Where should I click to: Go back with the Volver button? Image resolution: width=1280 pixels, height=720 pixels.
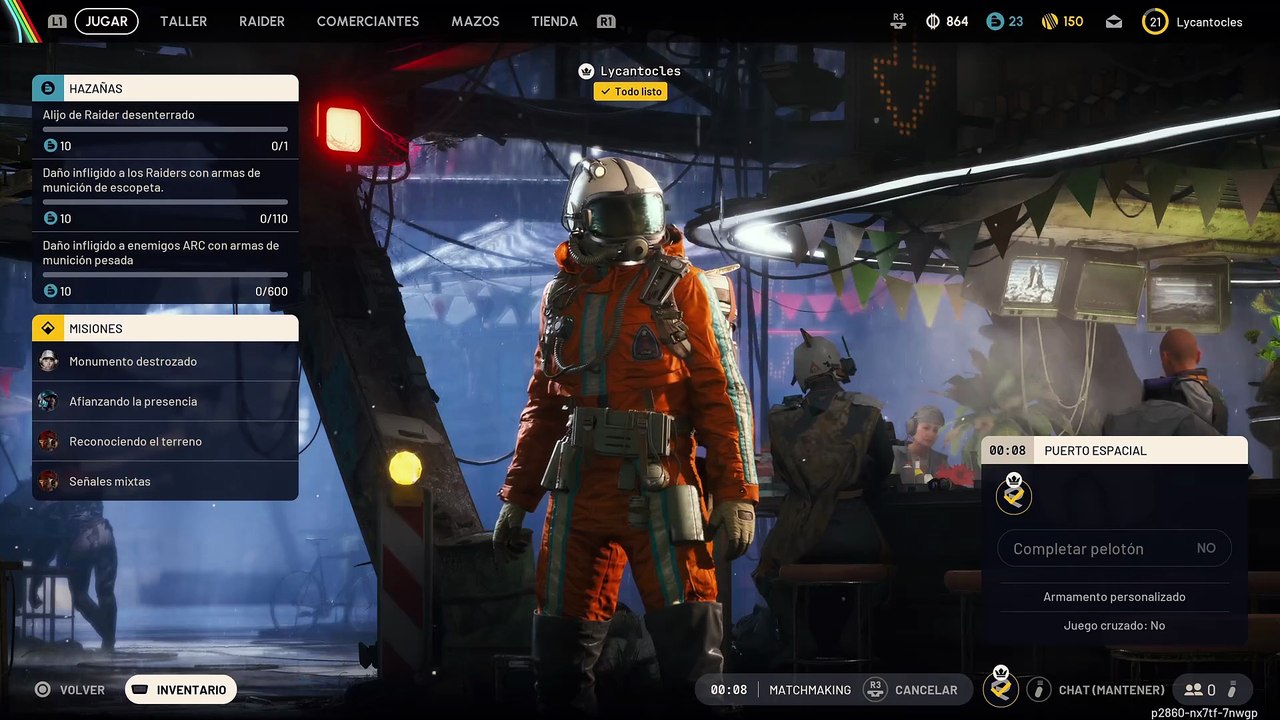(x=70, y=689)
